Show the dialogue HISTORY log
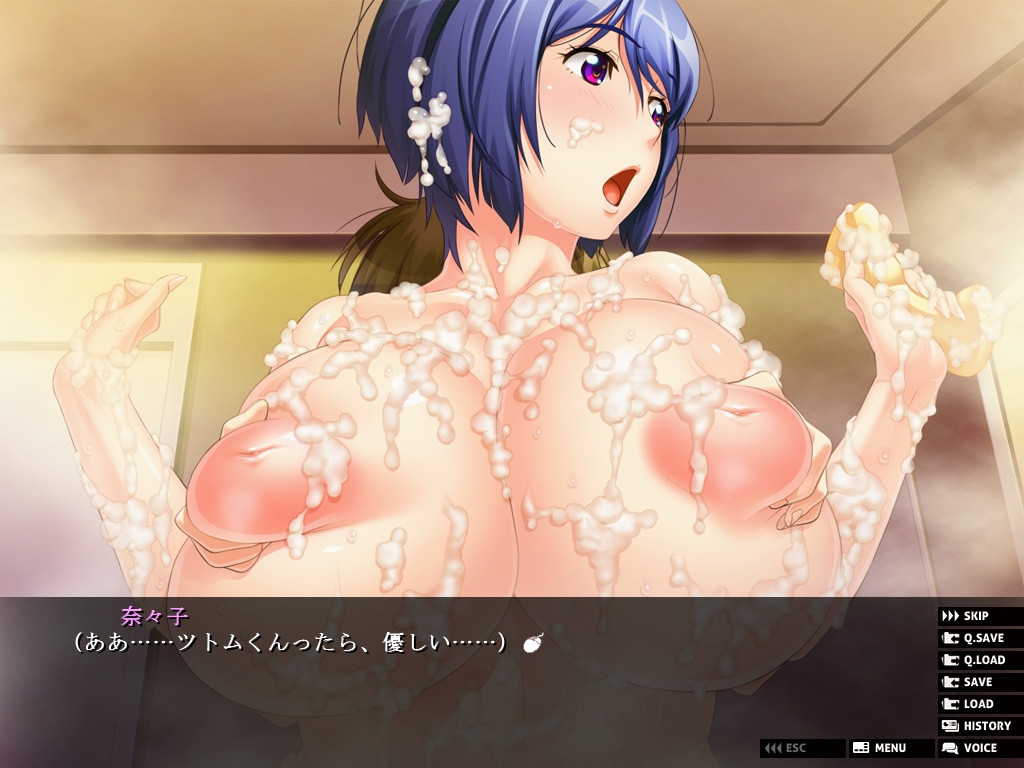The height and width of the screenshot is (768, 1024). click(x=979, y=726)
